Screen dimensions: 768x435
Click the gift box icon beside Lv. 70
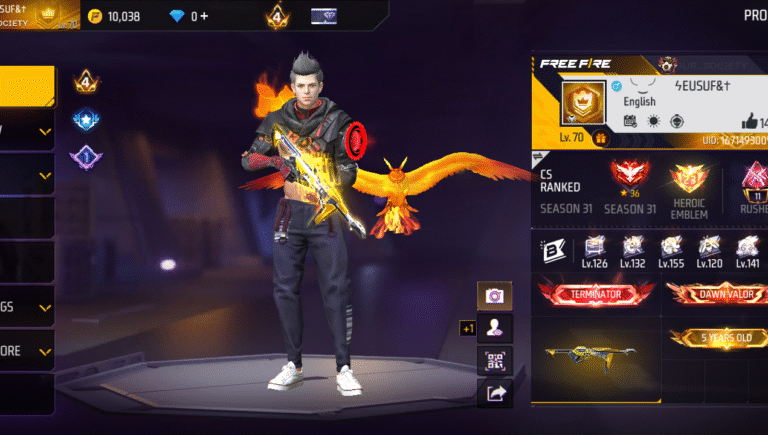pos(601,139)
